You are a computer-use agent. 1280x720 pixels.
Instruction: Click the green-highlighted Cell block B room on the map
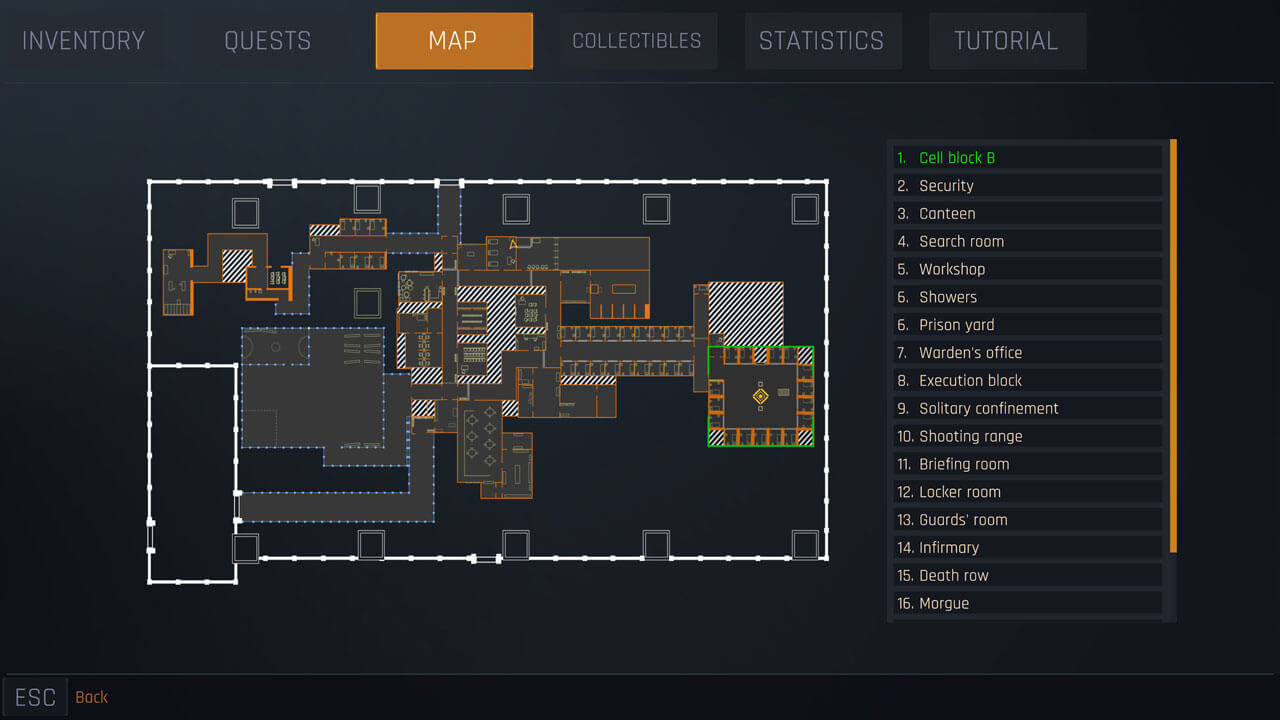click(760, 395)
